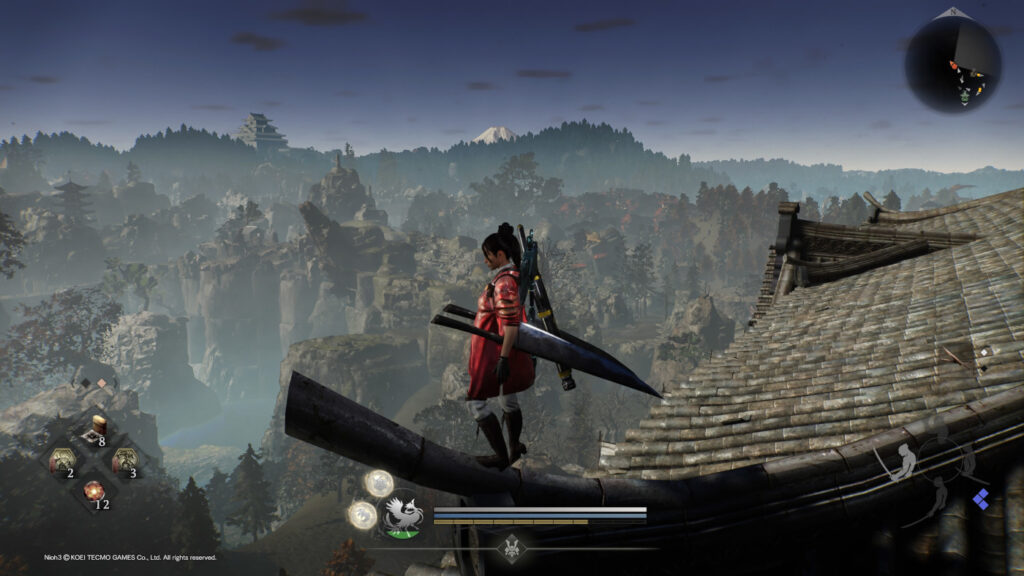The image size is (1024, 576).
Task: Select the left talisman item with count 2
Action: 62,462
